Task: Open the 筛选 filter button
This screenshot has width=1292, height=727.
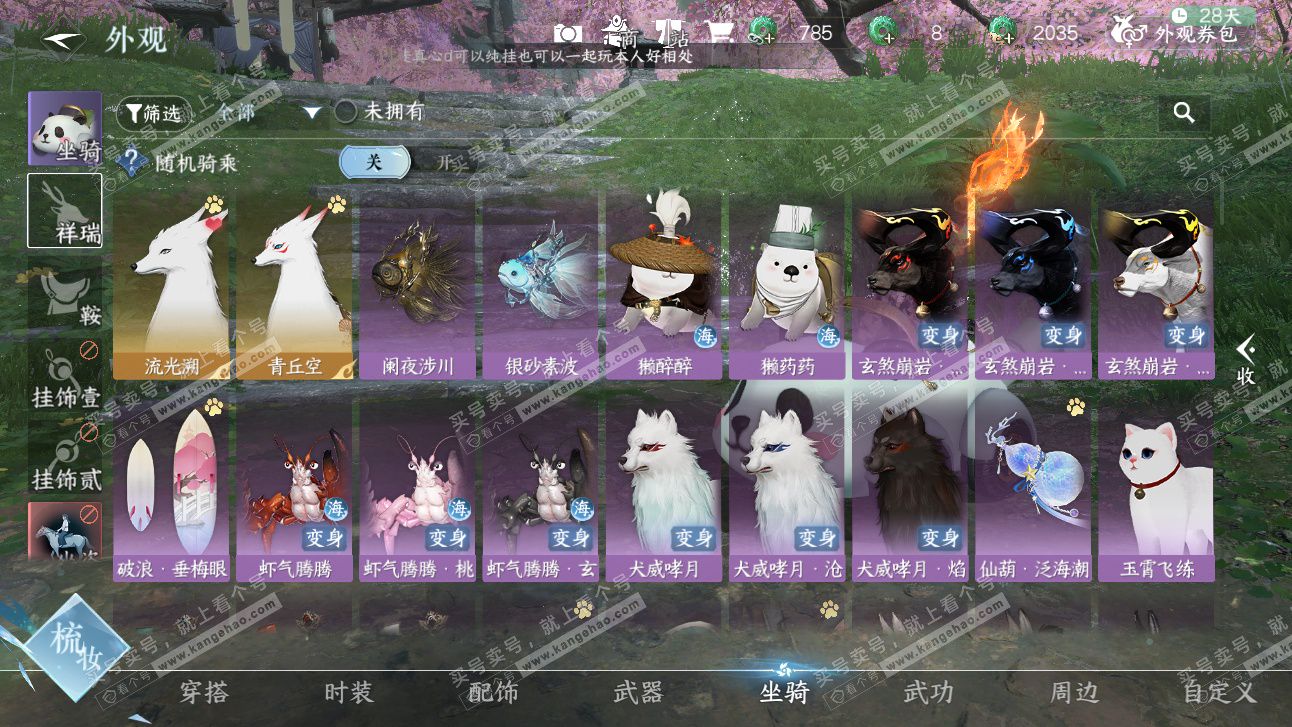Action: pos(154,114)
